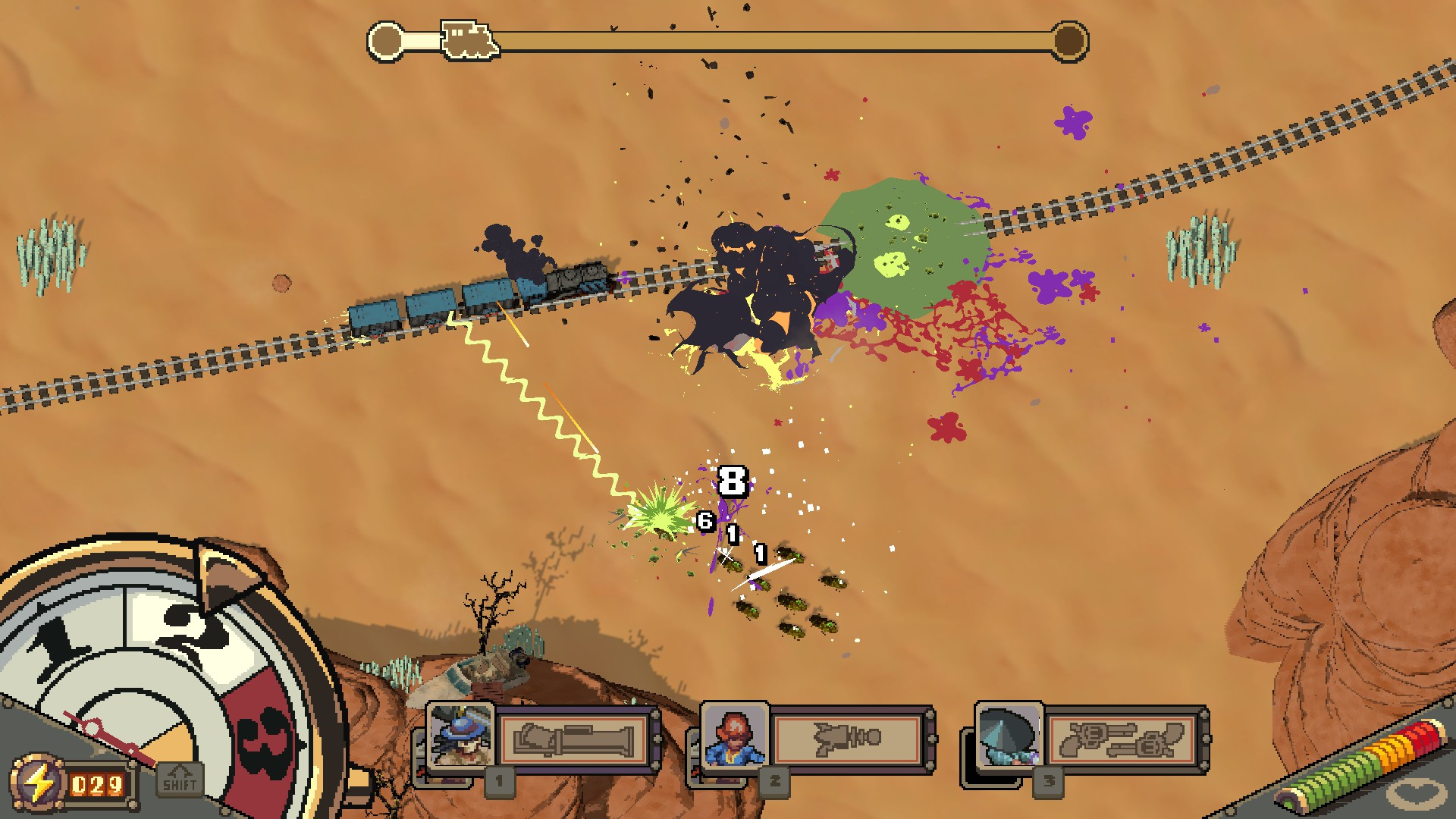Activate the ray gun weapon slot
Viewport: 1456px width, 819px height.
(x=848, y=739)
